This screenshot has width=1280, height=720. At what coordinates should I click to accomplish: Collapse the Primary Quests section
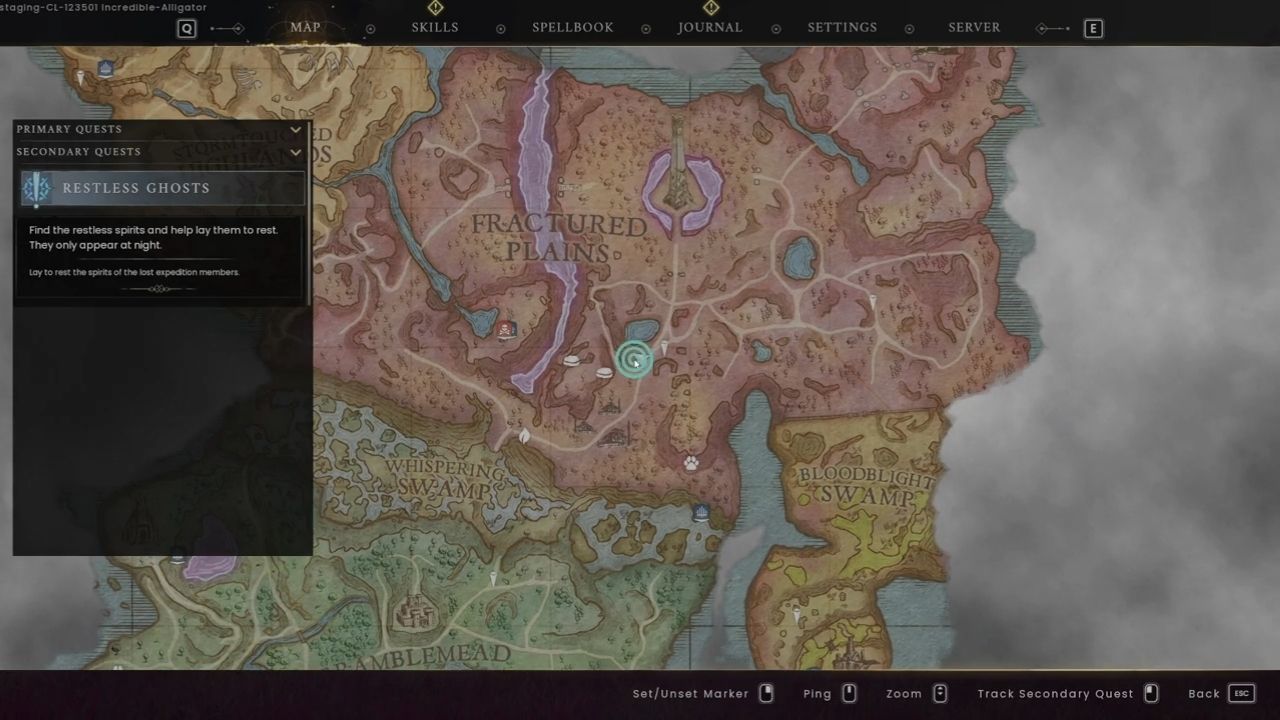(x=295, y=129)
